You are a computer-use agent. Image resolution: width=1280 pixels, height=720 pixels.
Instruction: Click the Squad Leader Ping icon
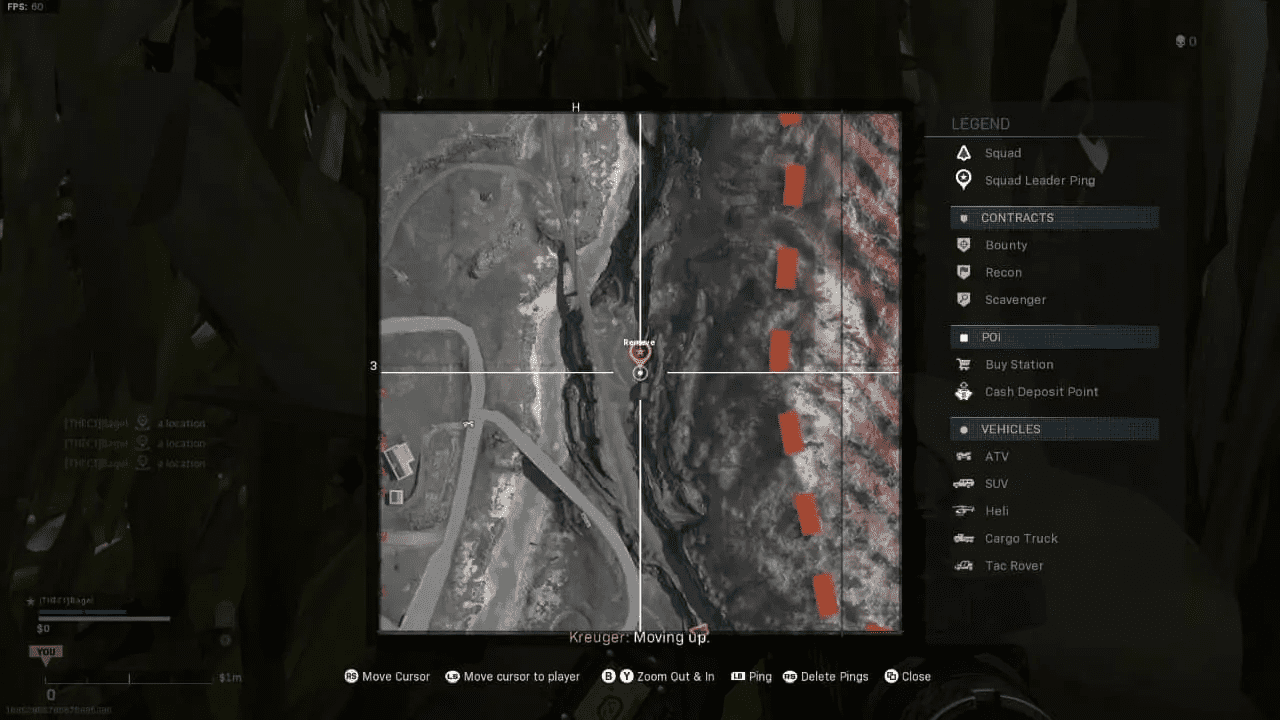click(x=963, y=180)
